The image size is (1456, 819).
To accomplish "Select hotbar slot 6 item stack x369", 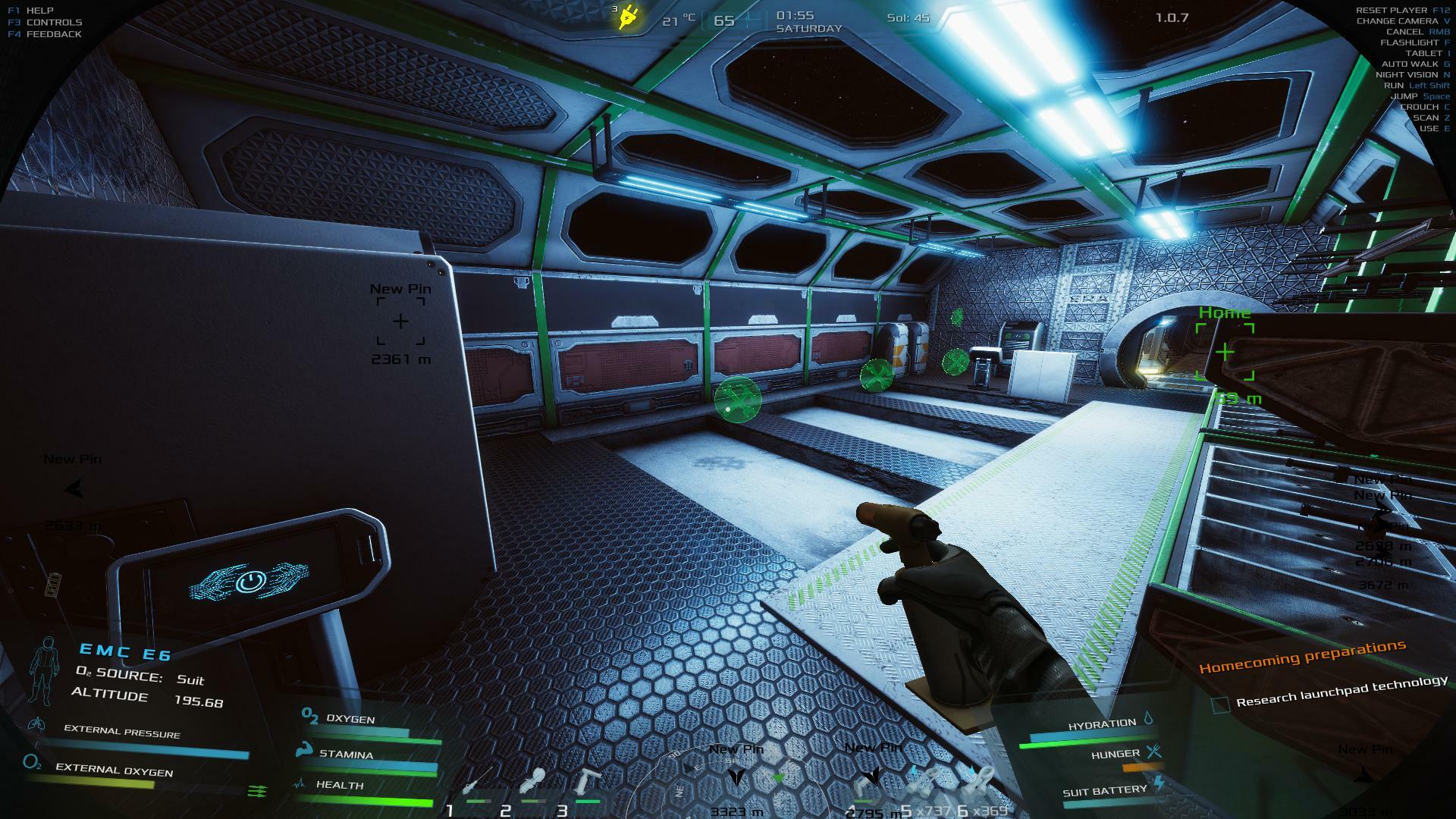I will tap(980, 781).
